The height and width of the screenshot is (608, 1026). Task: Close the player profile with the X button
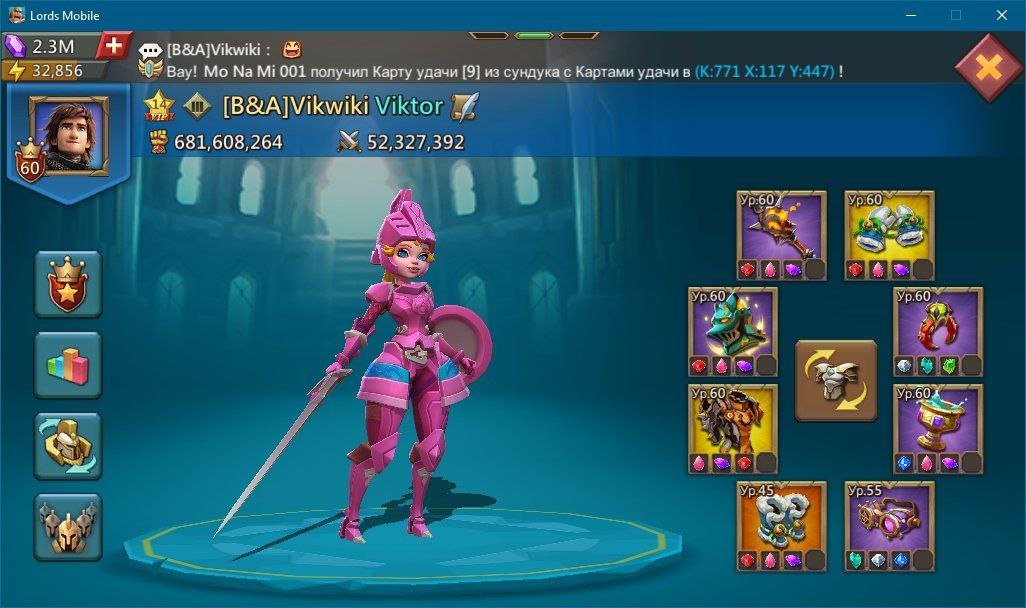[x=988, y=67]
